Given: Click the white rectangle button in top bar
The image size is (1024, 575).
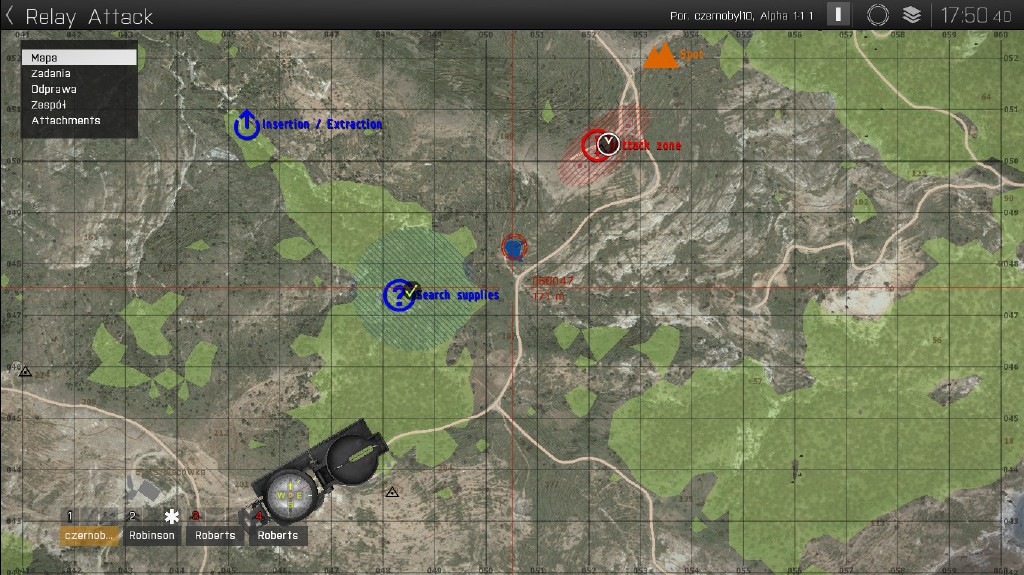Looking at the screenshot, I should (839, 15).
